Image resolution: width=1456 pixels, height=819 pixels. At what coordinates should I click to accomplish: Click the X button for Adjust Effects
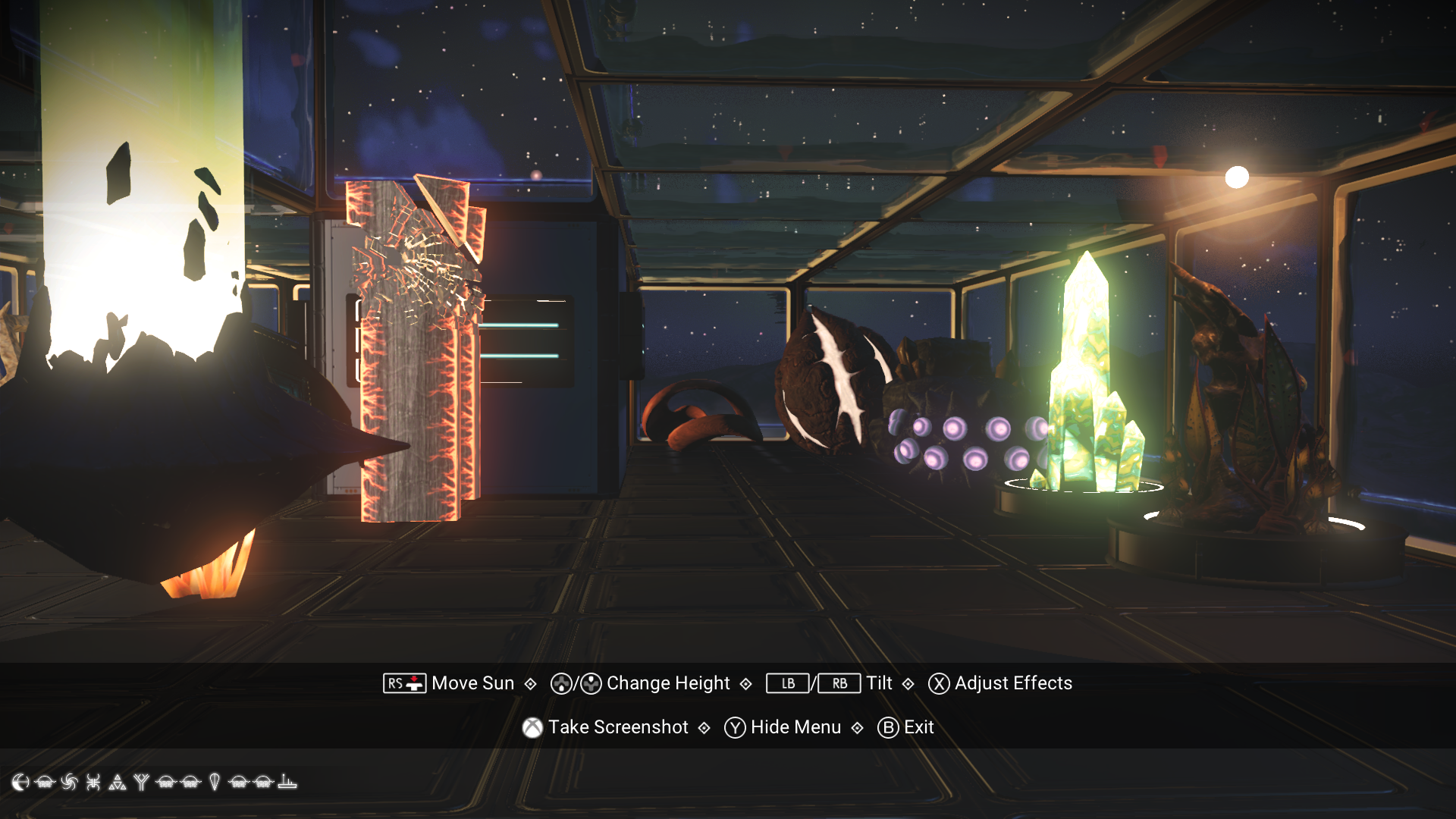click(x=937, y=683)
